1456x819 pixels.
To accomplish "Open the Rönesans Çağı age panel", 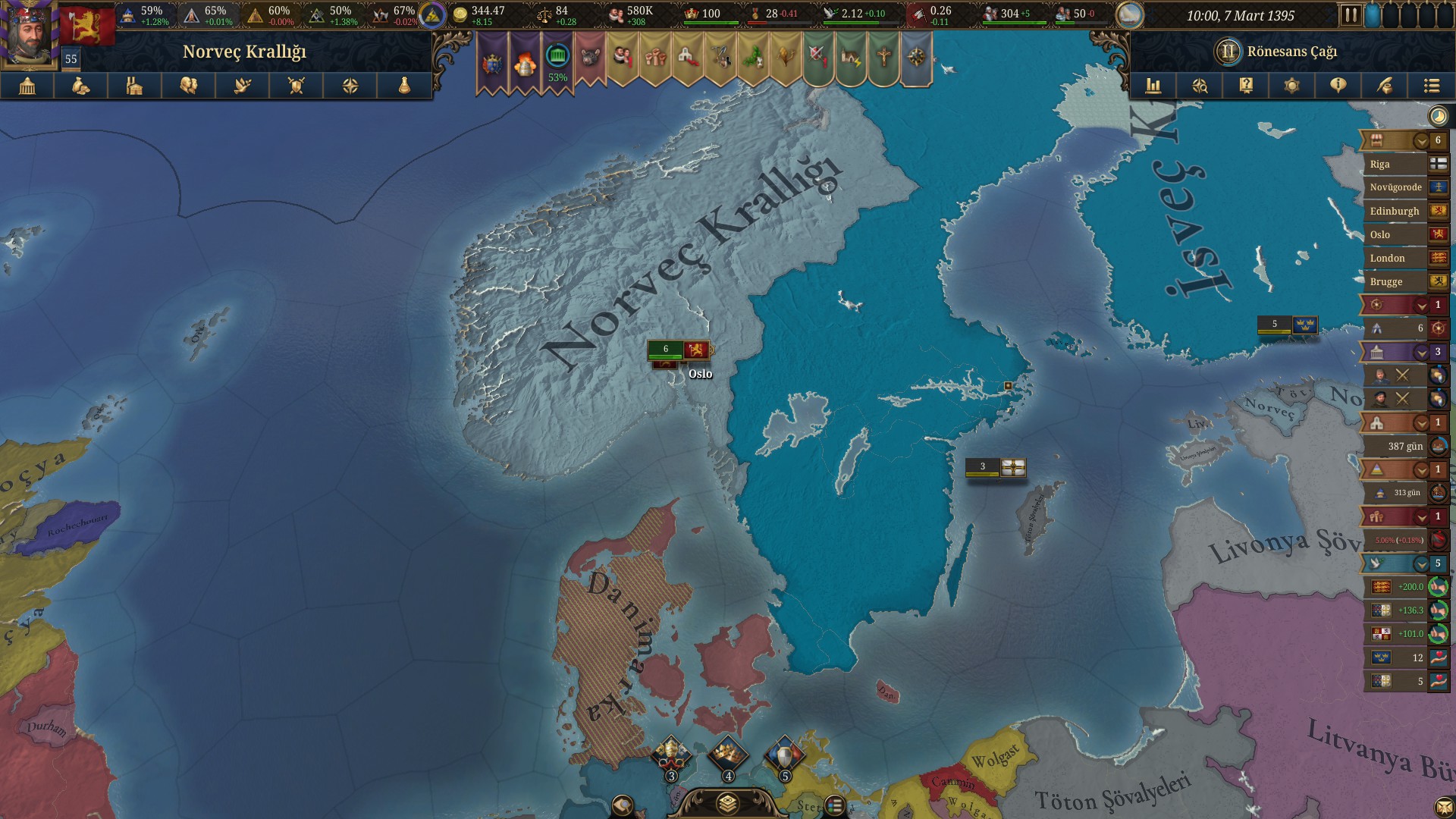I will pyautogui.click(x=1282, y=52).
